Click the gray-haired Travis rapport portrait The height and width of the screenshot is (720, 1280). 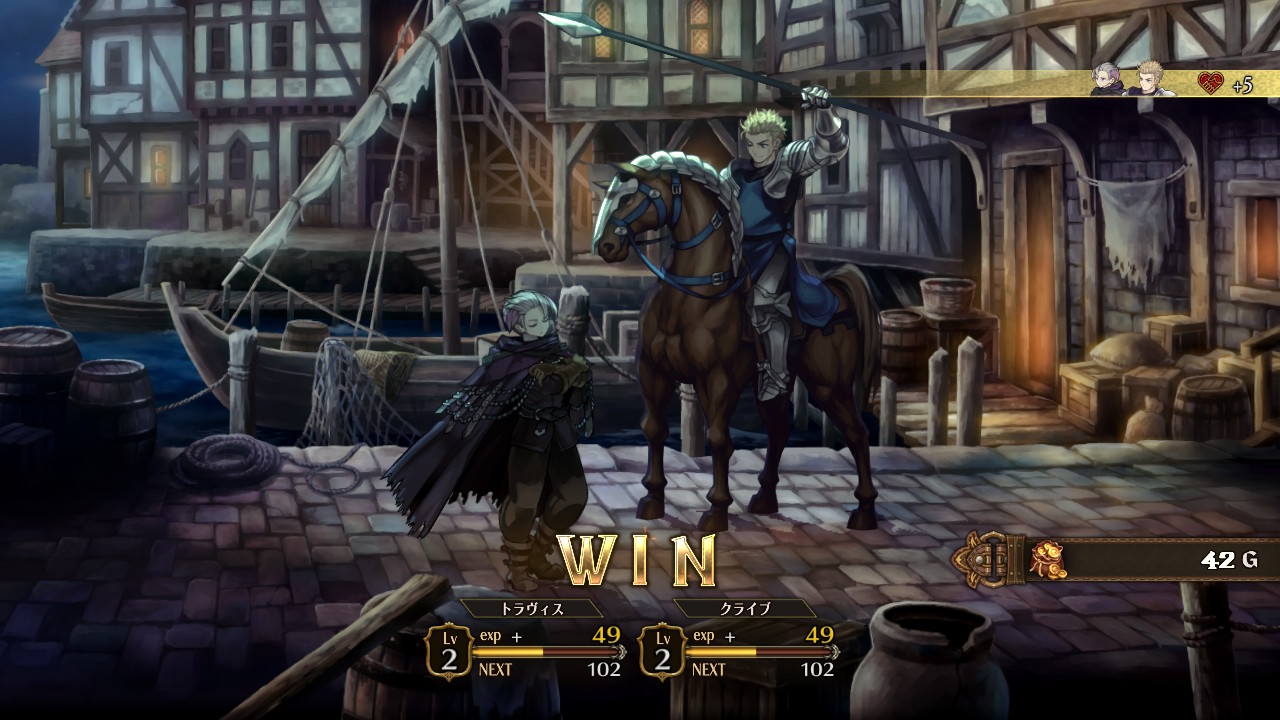(1107, 80)
